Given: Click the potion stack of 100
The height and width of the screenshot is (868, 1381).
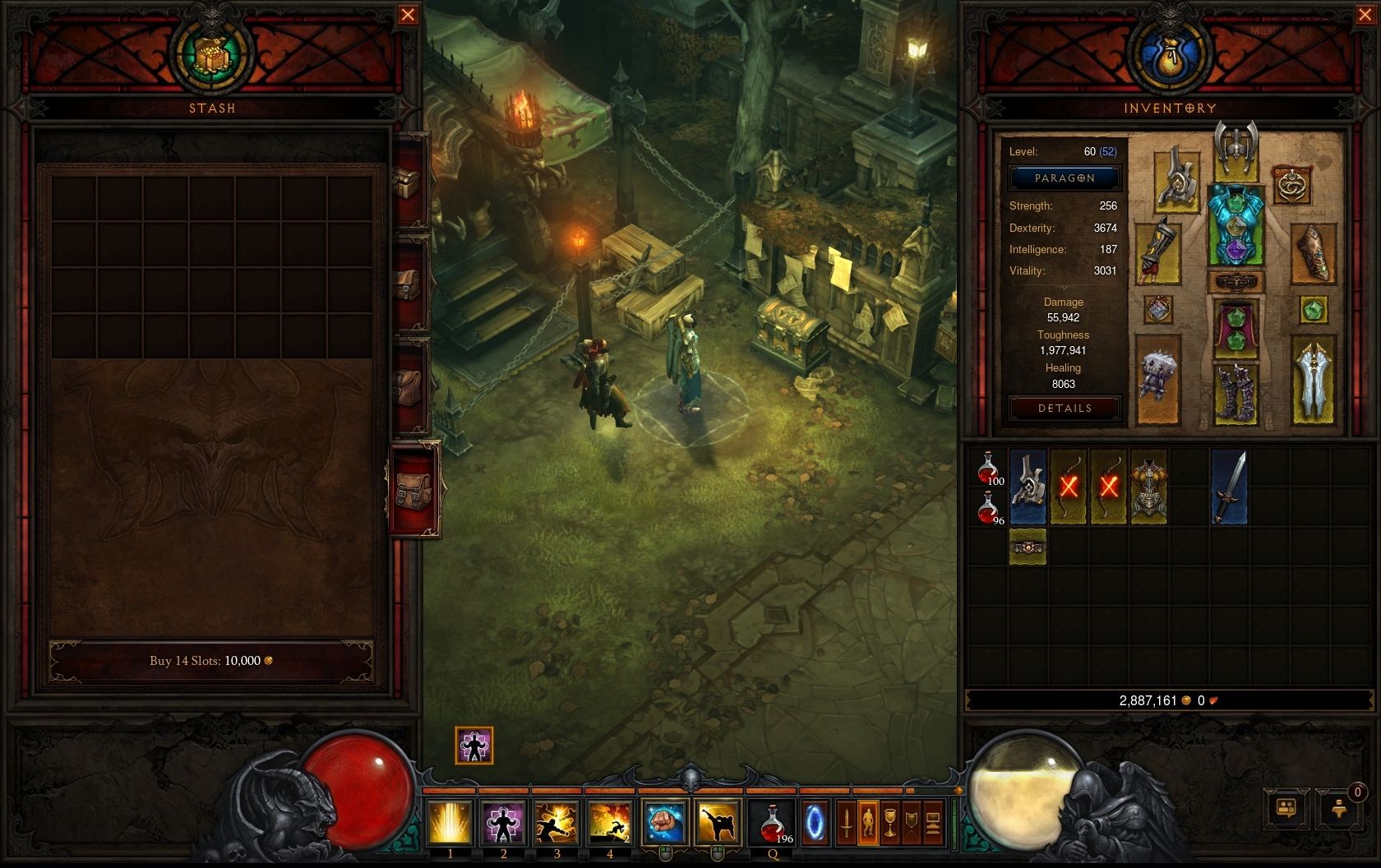Looking at the screenshot, I should [x=989, y=467].
